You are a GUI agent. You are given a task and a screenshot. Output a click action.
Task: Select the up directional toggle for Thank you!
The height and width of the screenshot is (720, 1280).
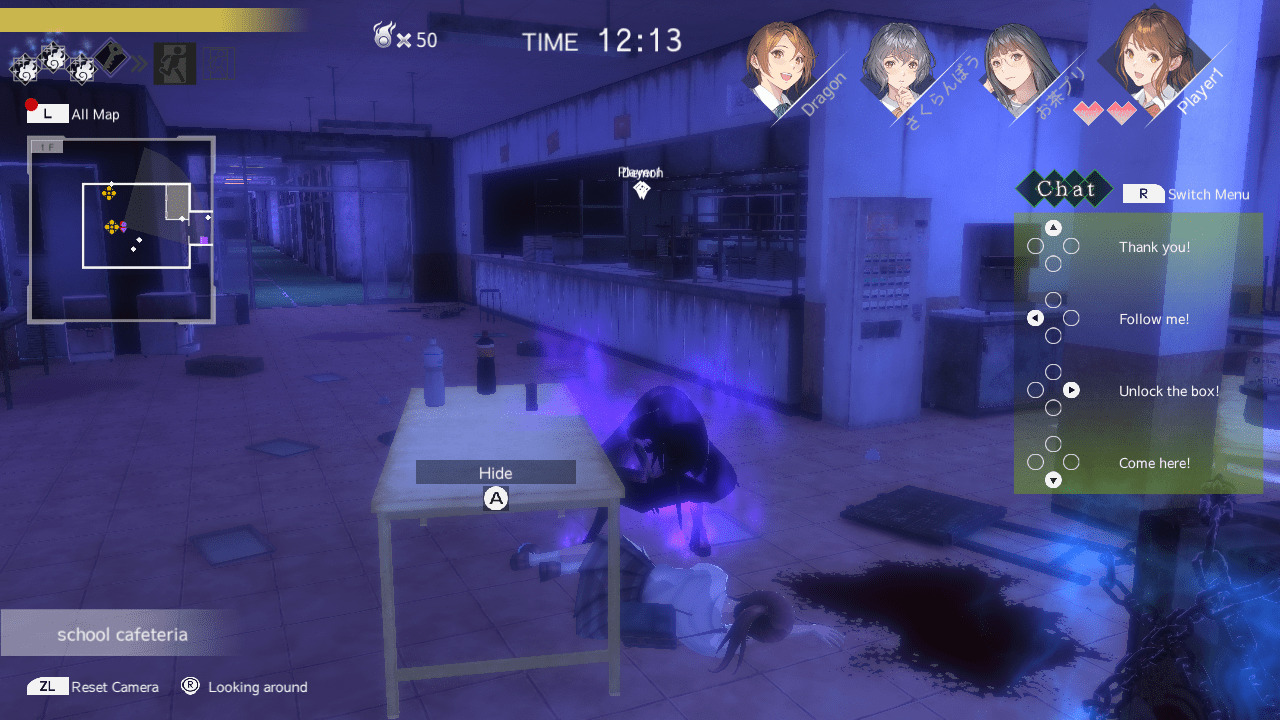click(1052, 227)
